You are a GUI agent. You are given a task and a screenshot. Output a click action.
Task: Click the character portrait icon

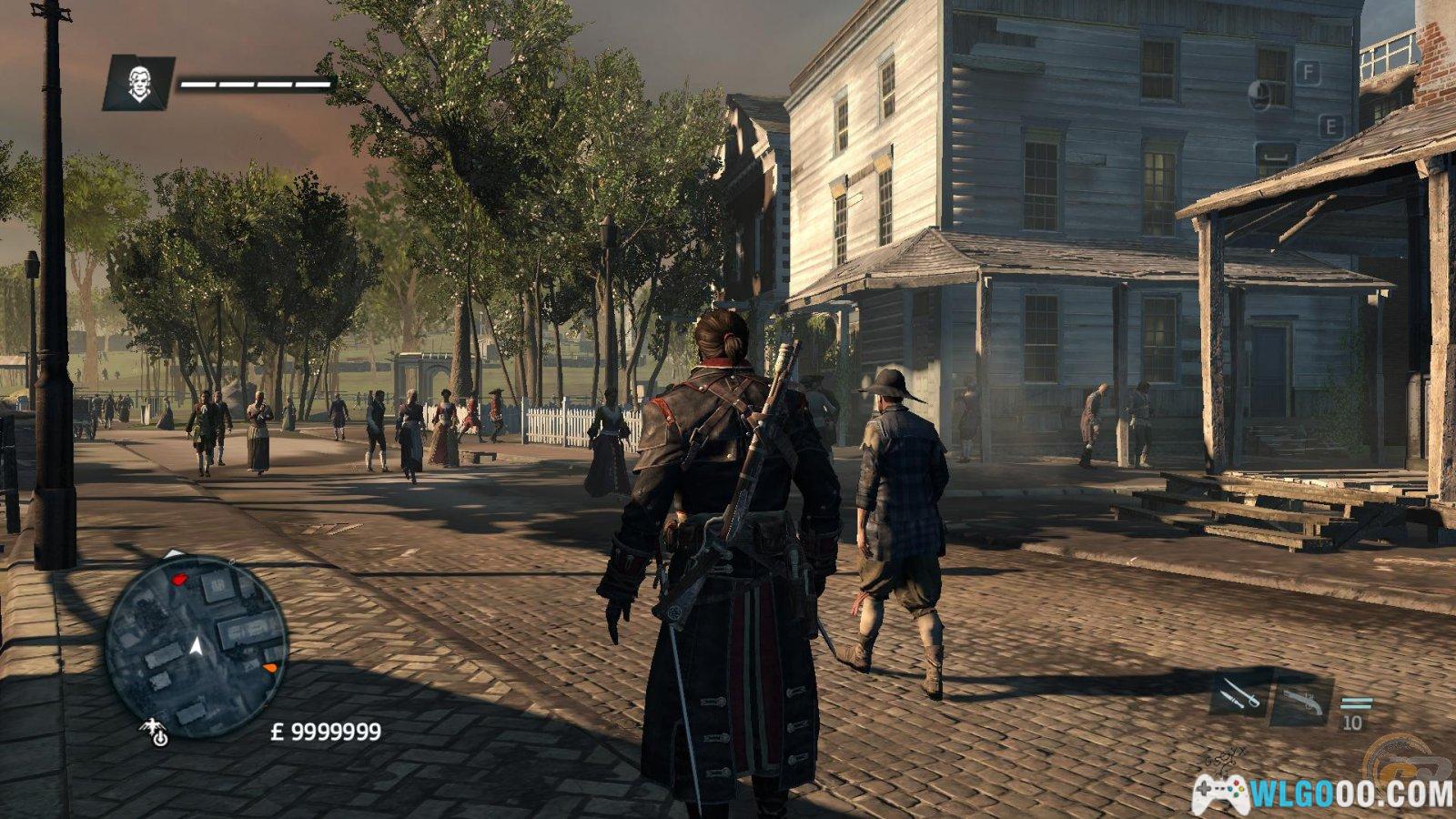138,84
